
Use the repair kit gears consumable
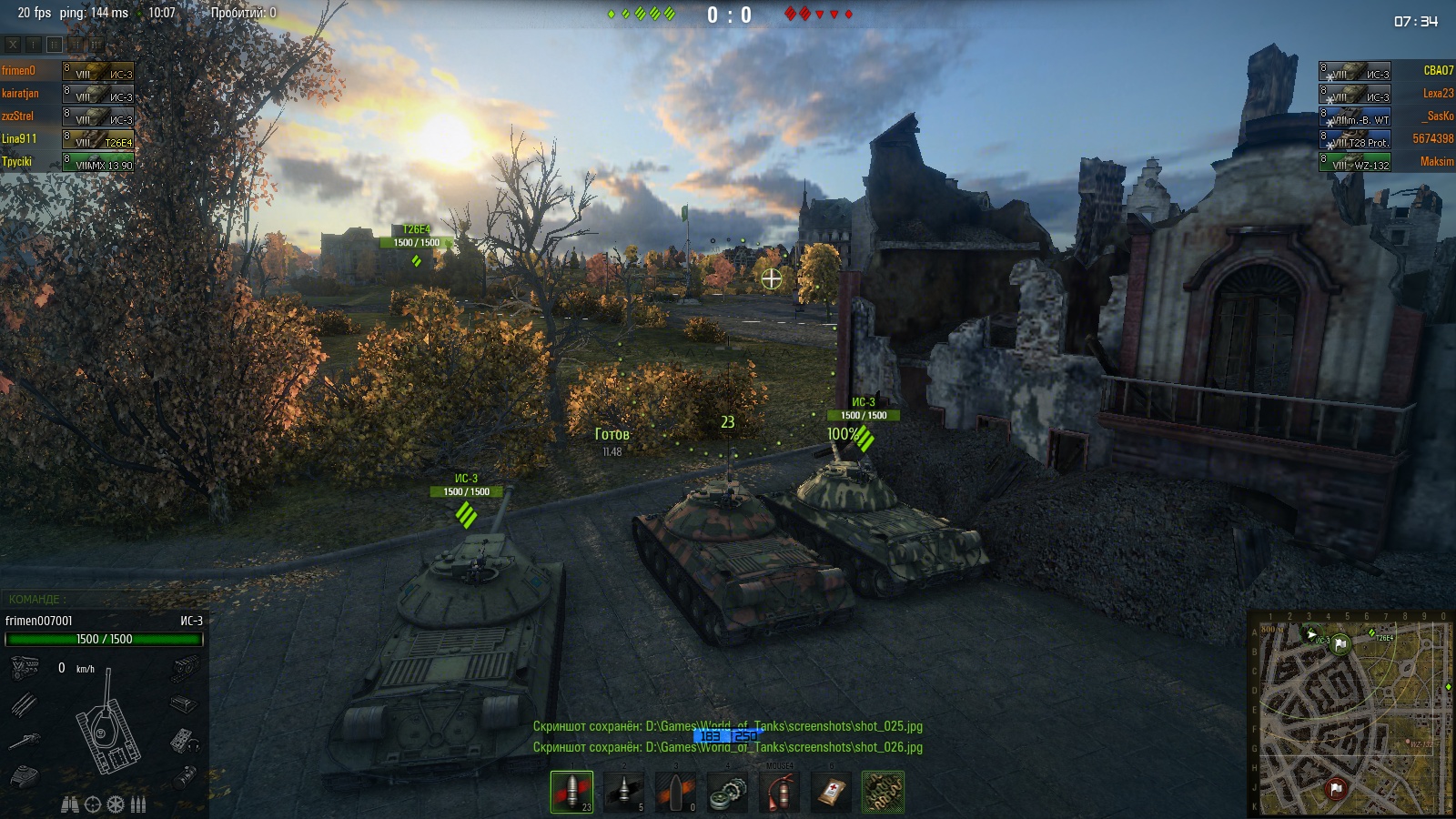728,792
